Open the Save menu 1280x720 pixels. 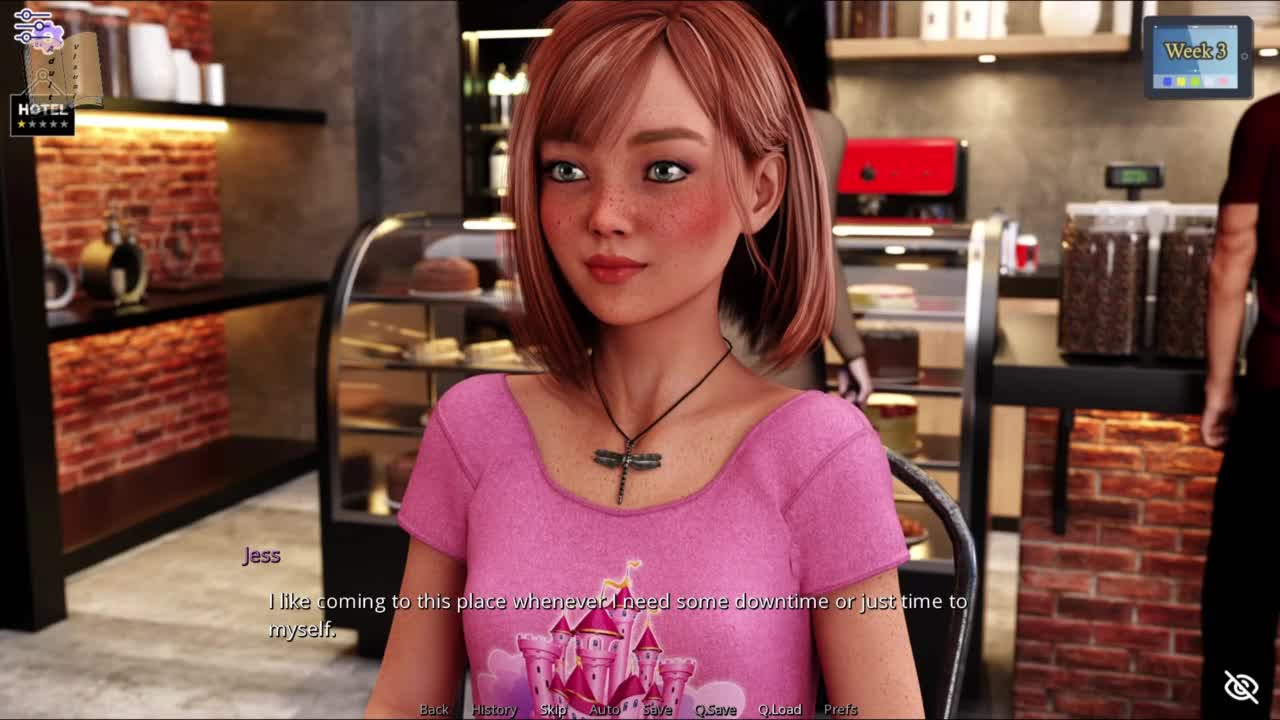657,709
